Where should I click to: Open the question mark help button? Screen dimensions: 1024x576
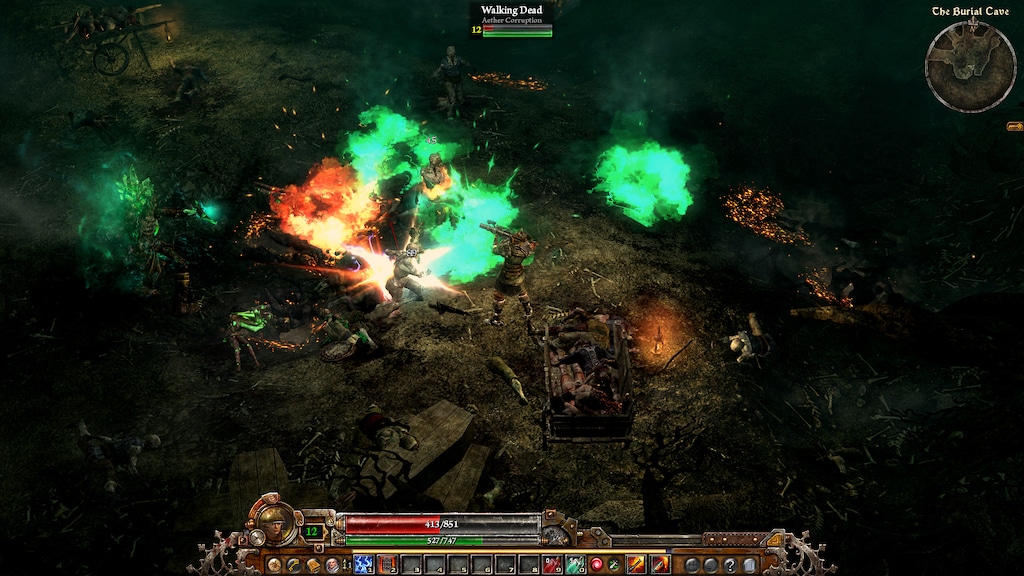tap(729, 565)
